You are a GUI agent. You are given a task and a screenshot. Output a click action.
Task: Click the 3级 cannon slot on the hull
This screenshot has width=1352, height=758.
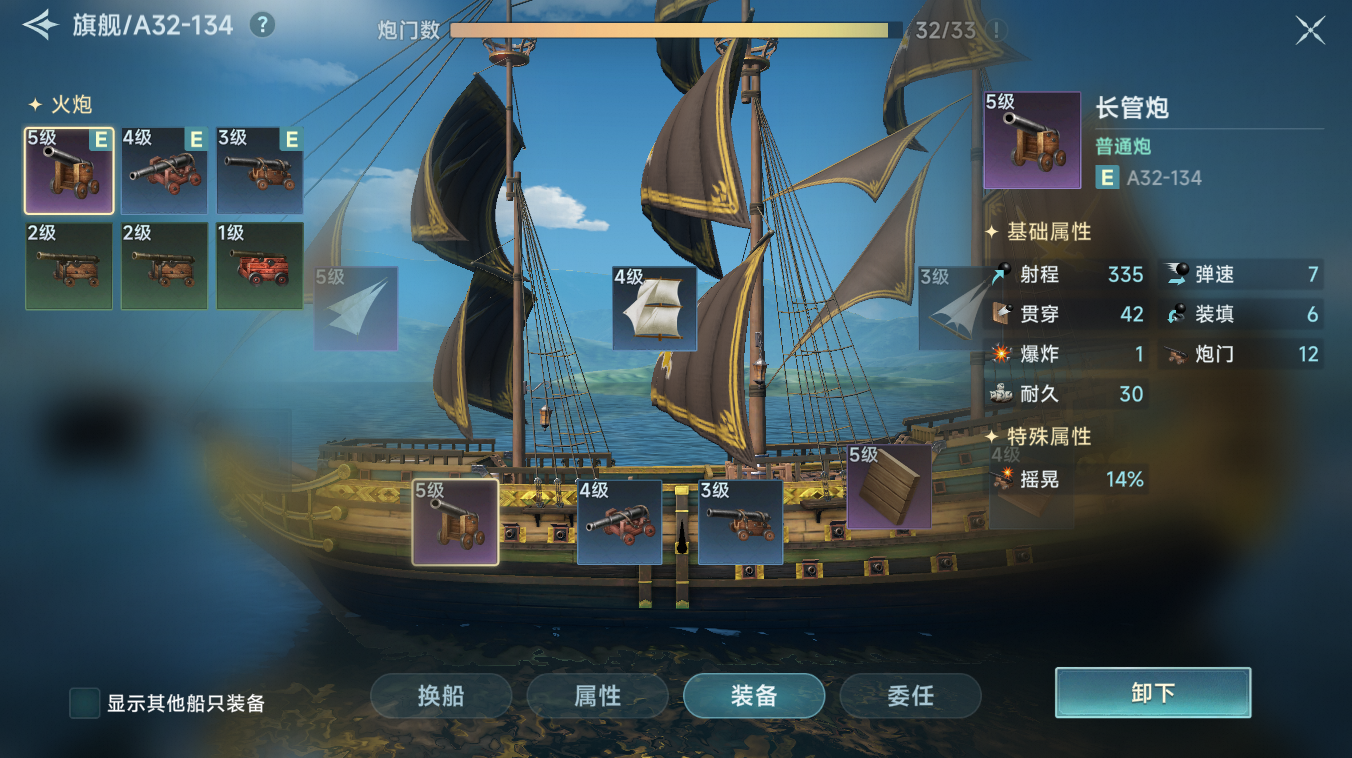pyautogui.click(x=740, y=522)
